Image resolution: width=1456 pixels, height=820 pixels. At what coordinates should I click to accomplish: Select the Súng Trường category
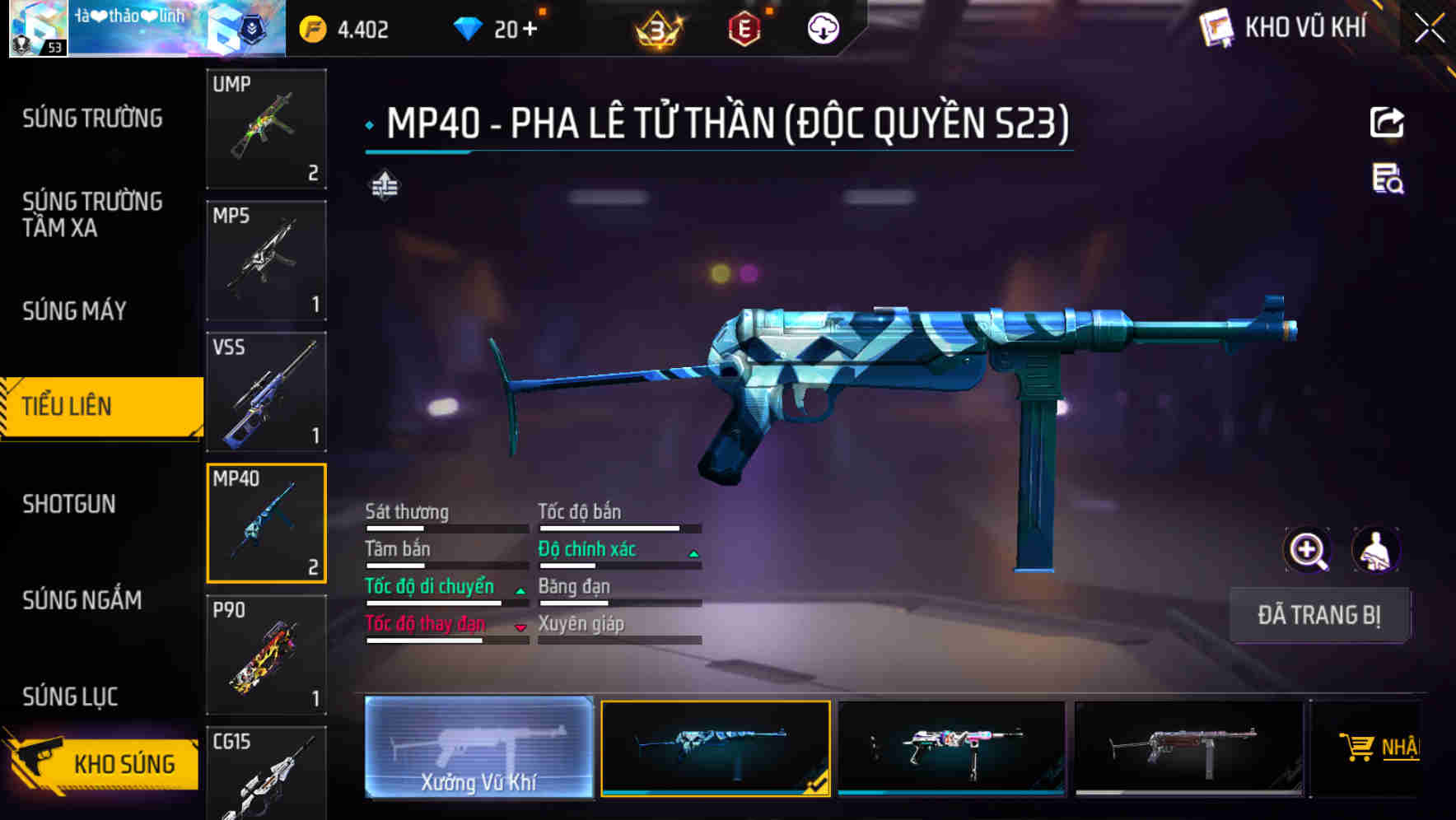(x=82, y=118)
